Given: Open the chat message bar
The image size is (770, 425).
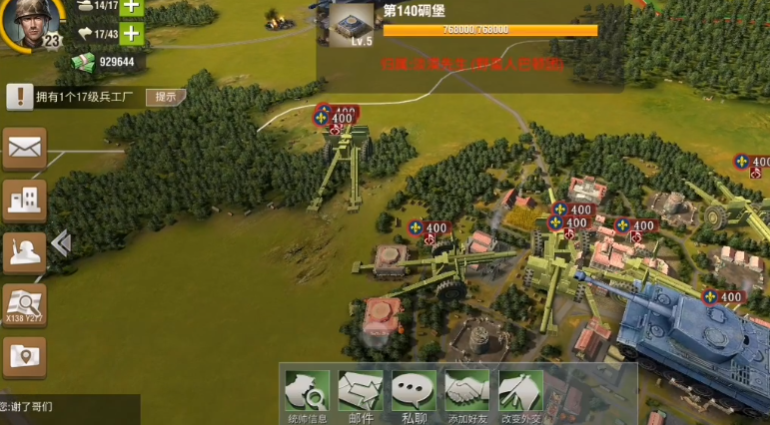Looking at the screenshot, I should [x=68, y=407].
